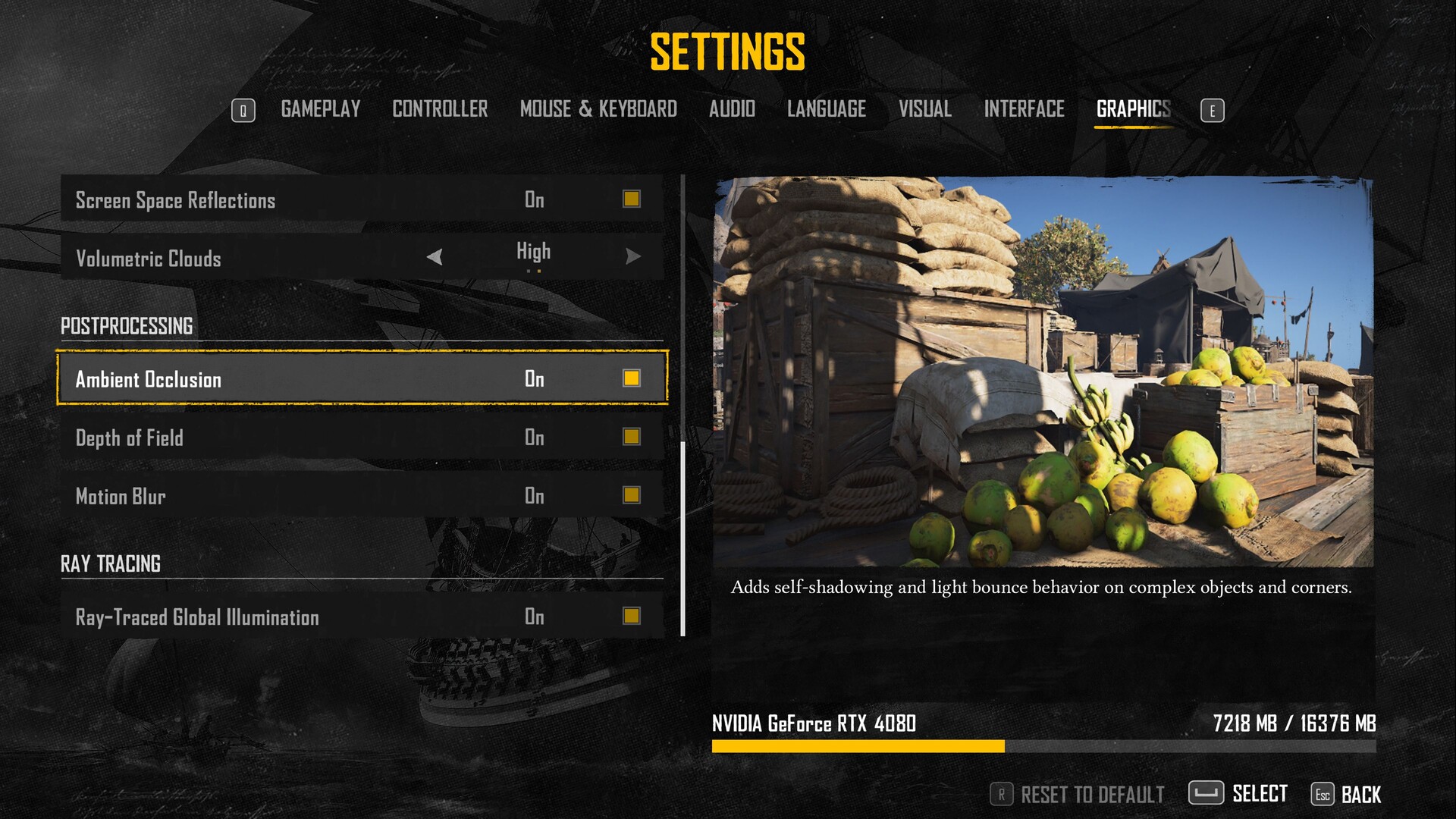The height and width of the screenshot is (819, 1456).
Task: Select the Mouse & Keyboard tab
Action: [x=598, y=109]
